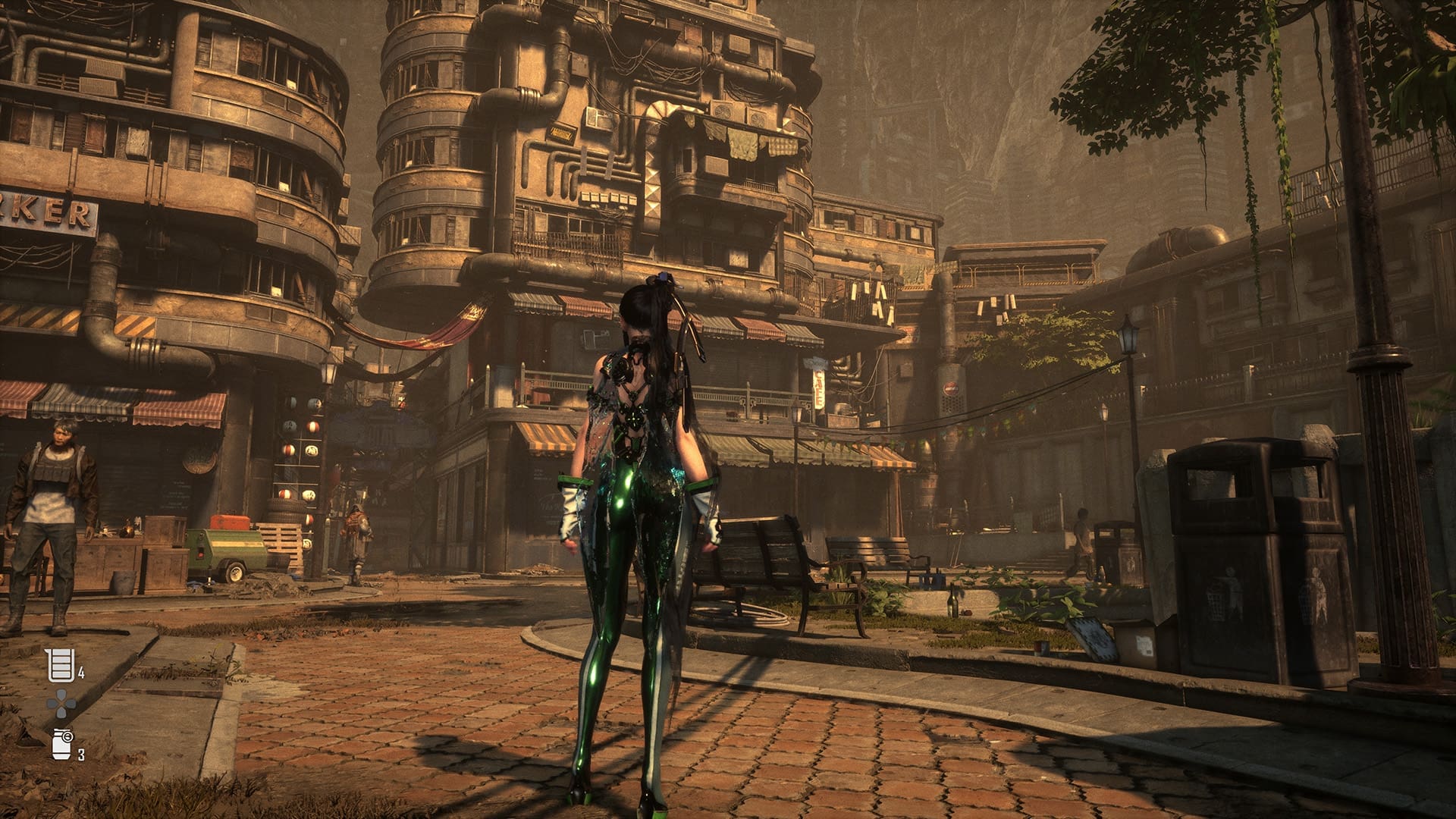Toggle the top segment of the D-pad indicator
1456x819 pixels.
pos(61,694)
